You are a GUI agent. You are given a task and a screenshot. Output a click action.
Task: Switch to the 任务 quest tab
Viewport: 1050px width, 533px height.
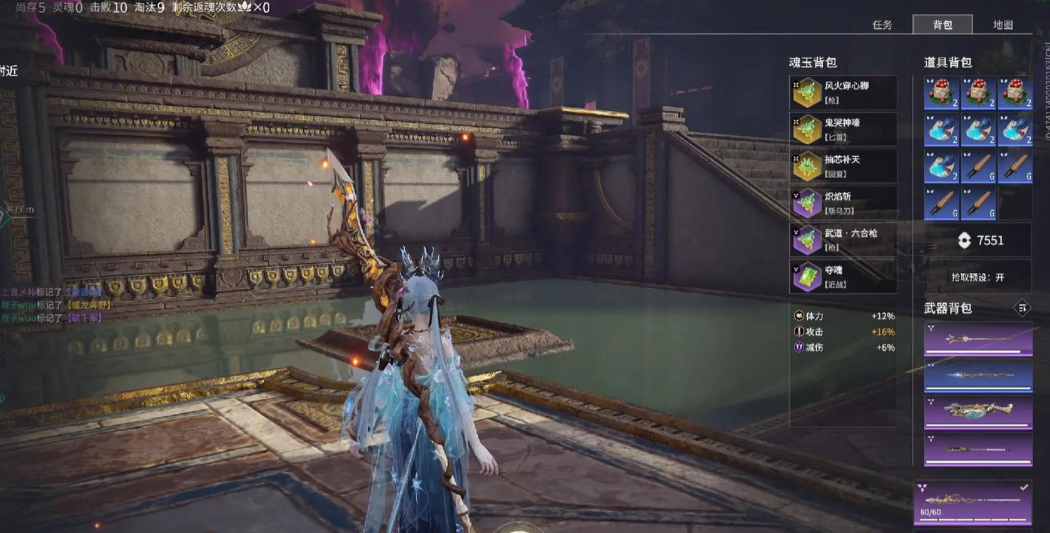click(881, 25)
